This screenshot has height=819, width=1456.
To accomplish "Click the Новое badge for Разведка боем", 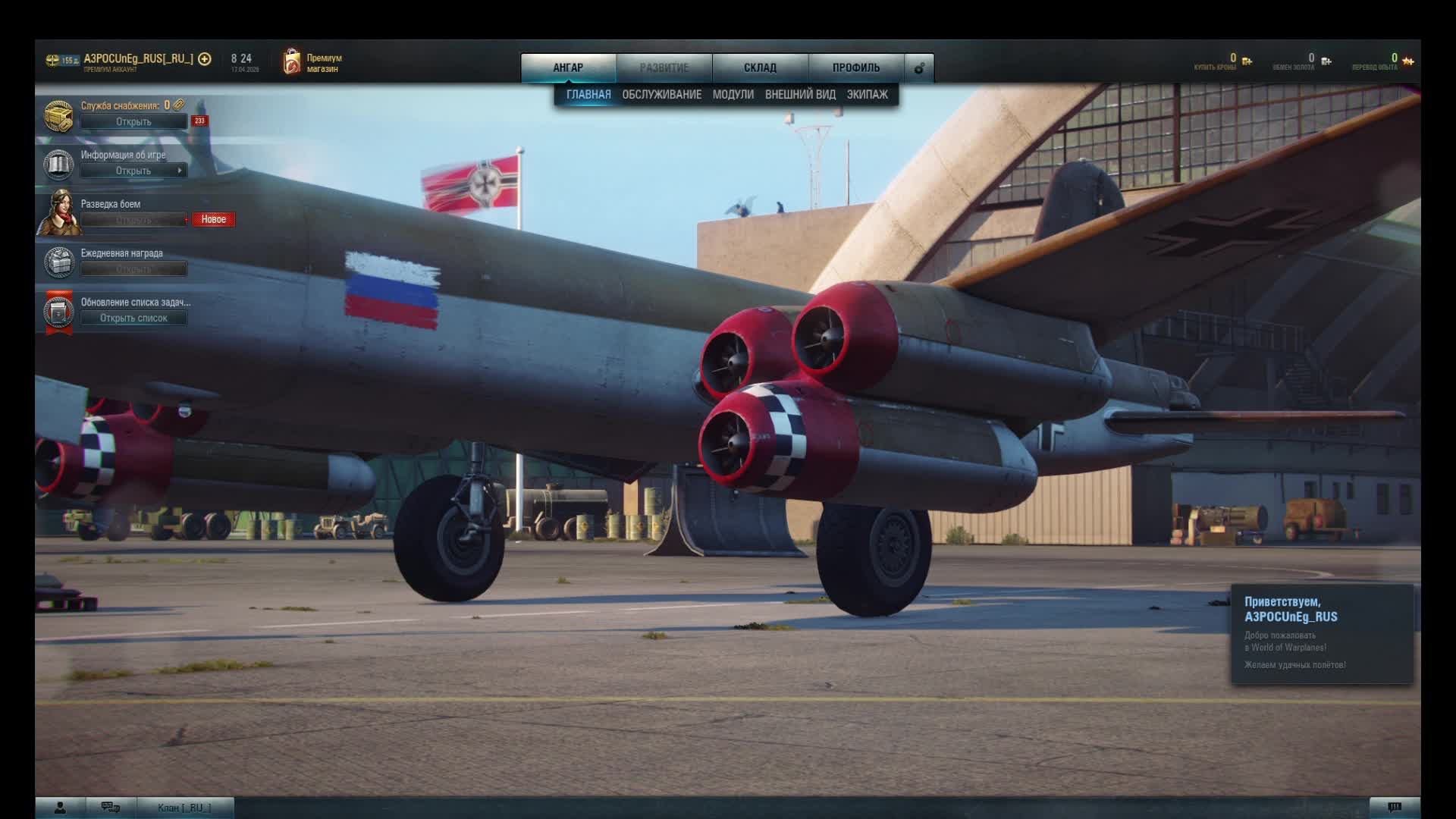I will pyautogui.click(x=213, y=219).
